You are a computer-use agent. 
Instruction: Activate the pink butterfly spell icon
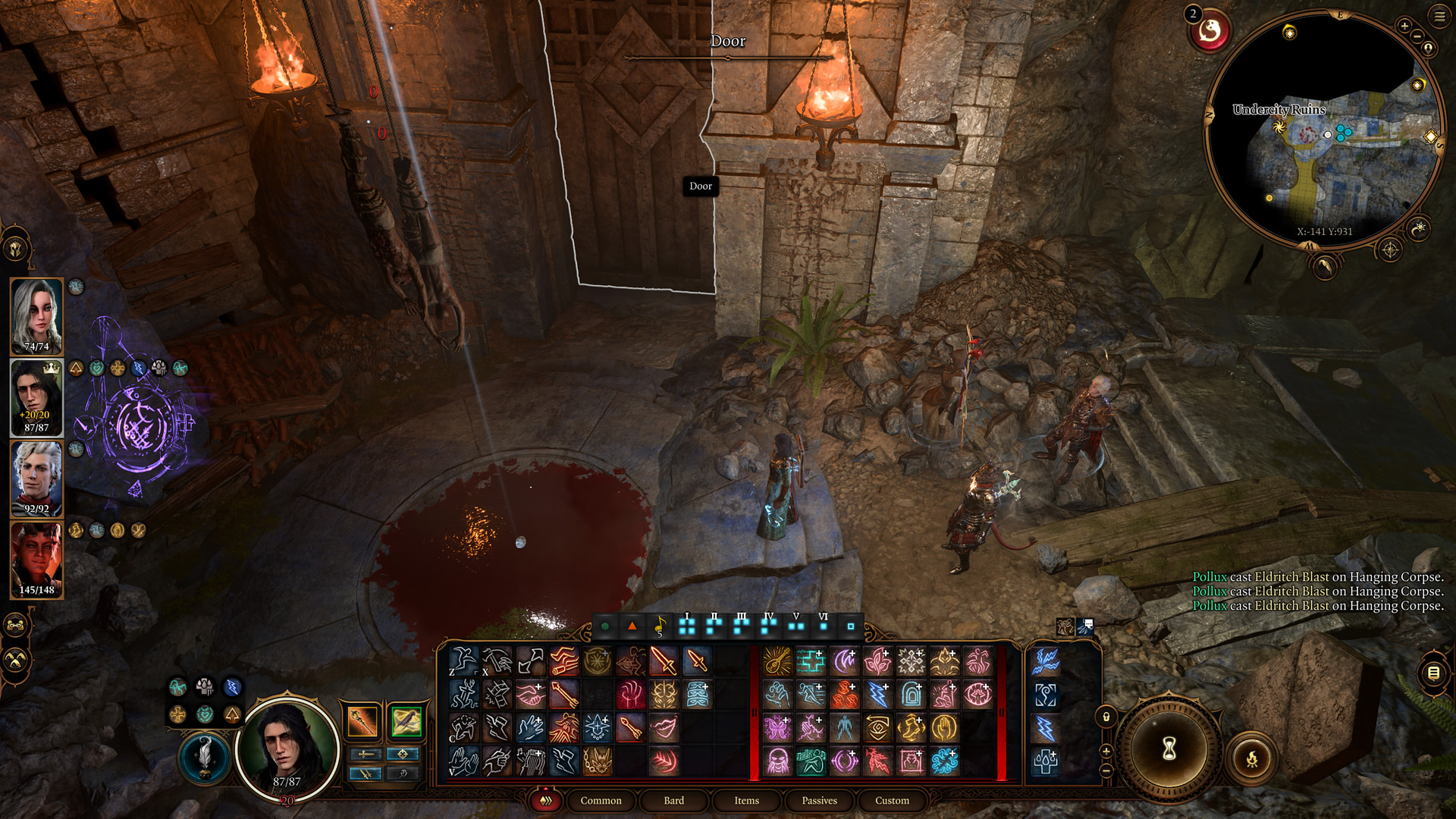pyautogui.click(x=777, y=728)
